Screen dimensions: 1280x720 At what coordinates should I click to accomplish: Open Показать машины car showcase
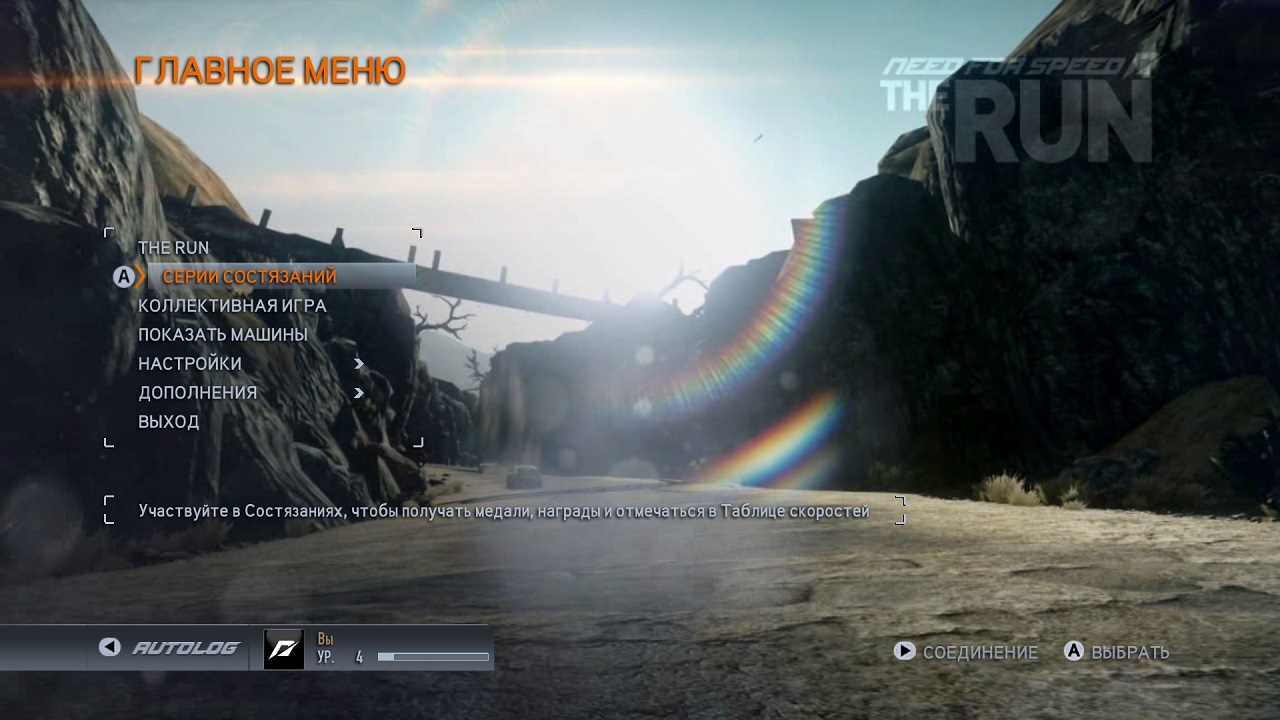[223, 334]
